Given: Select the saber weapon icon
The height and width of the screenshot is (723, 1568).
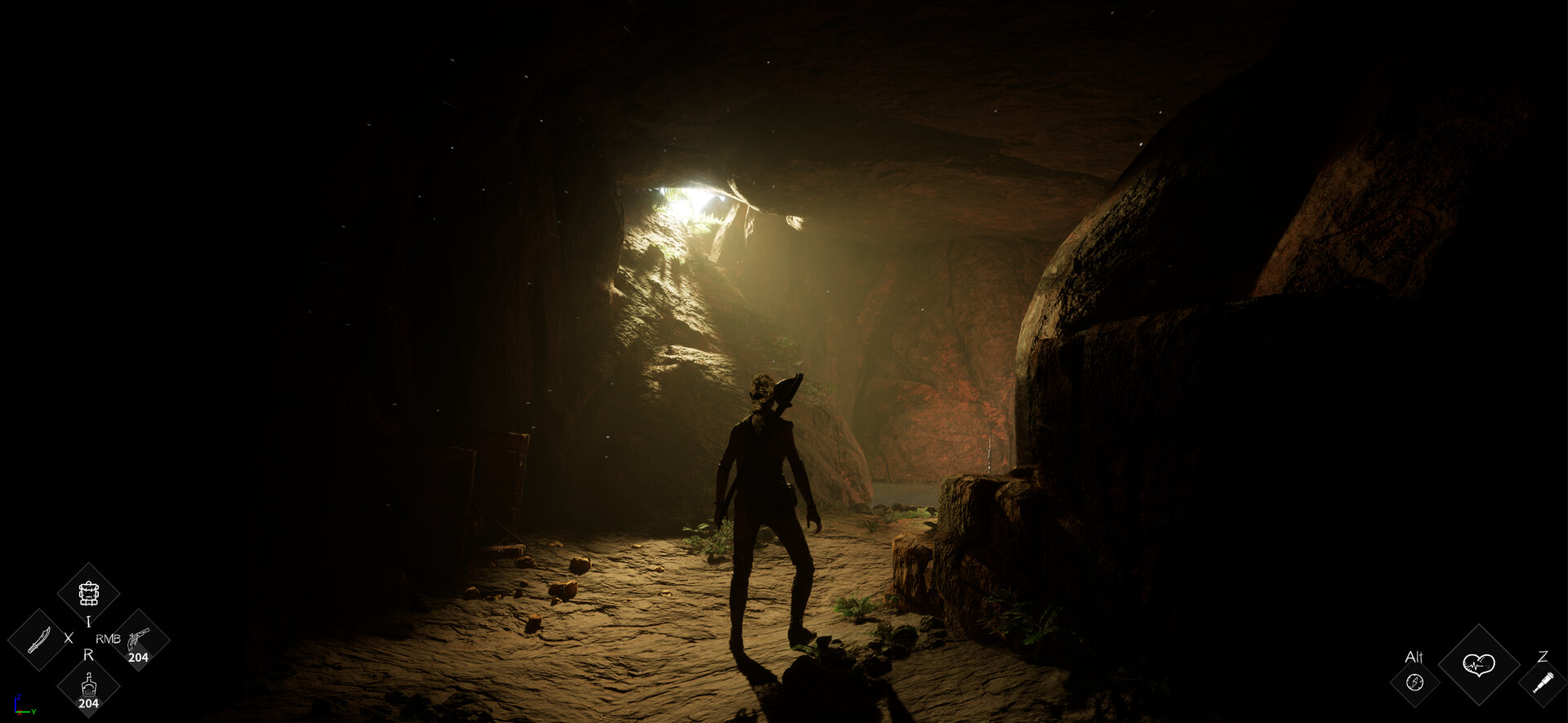Looking at the screenshot, I should click(38, 639).
